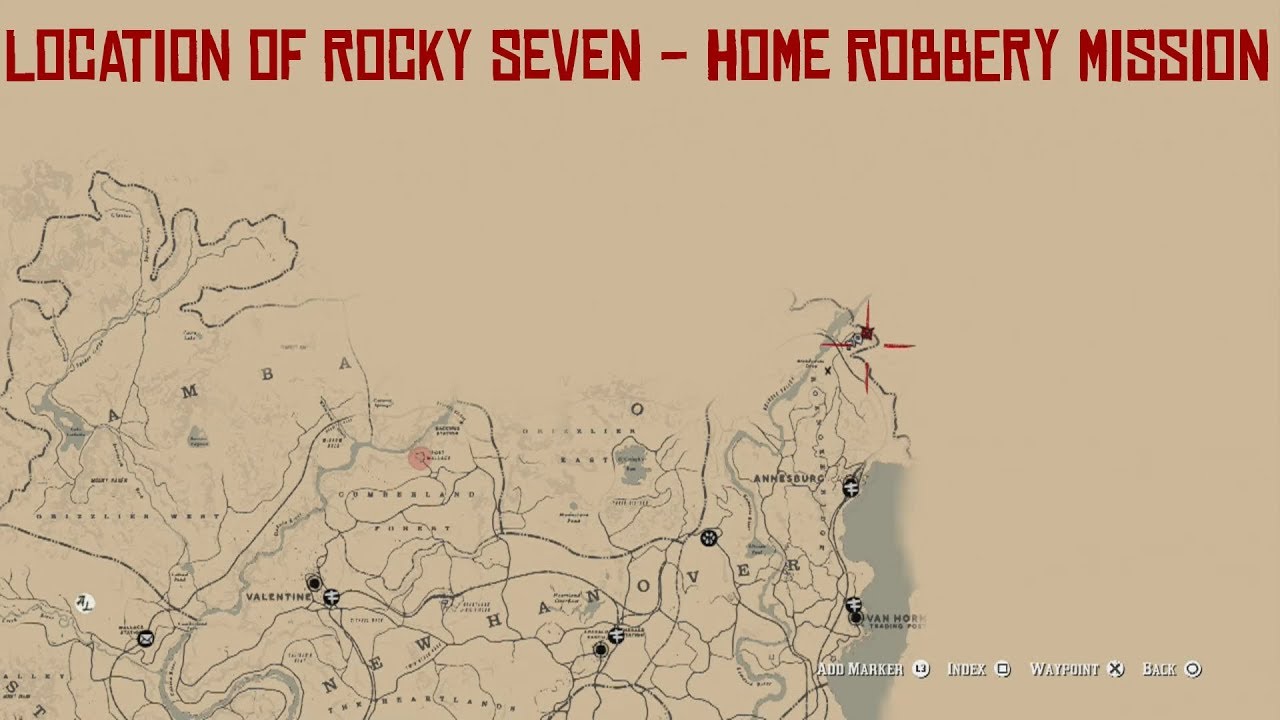The width and height of the screenshot is (1280, 720).
Task: Select the train station icon beside Valentine
Action: pos(332,598)
